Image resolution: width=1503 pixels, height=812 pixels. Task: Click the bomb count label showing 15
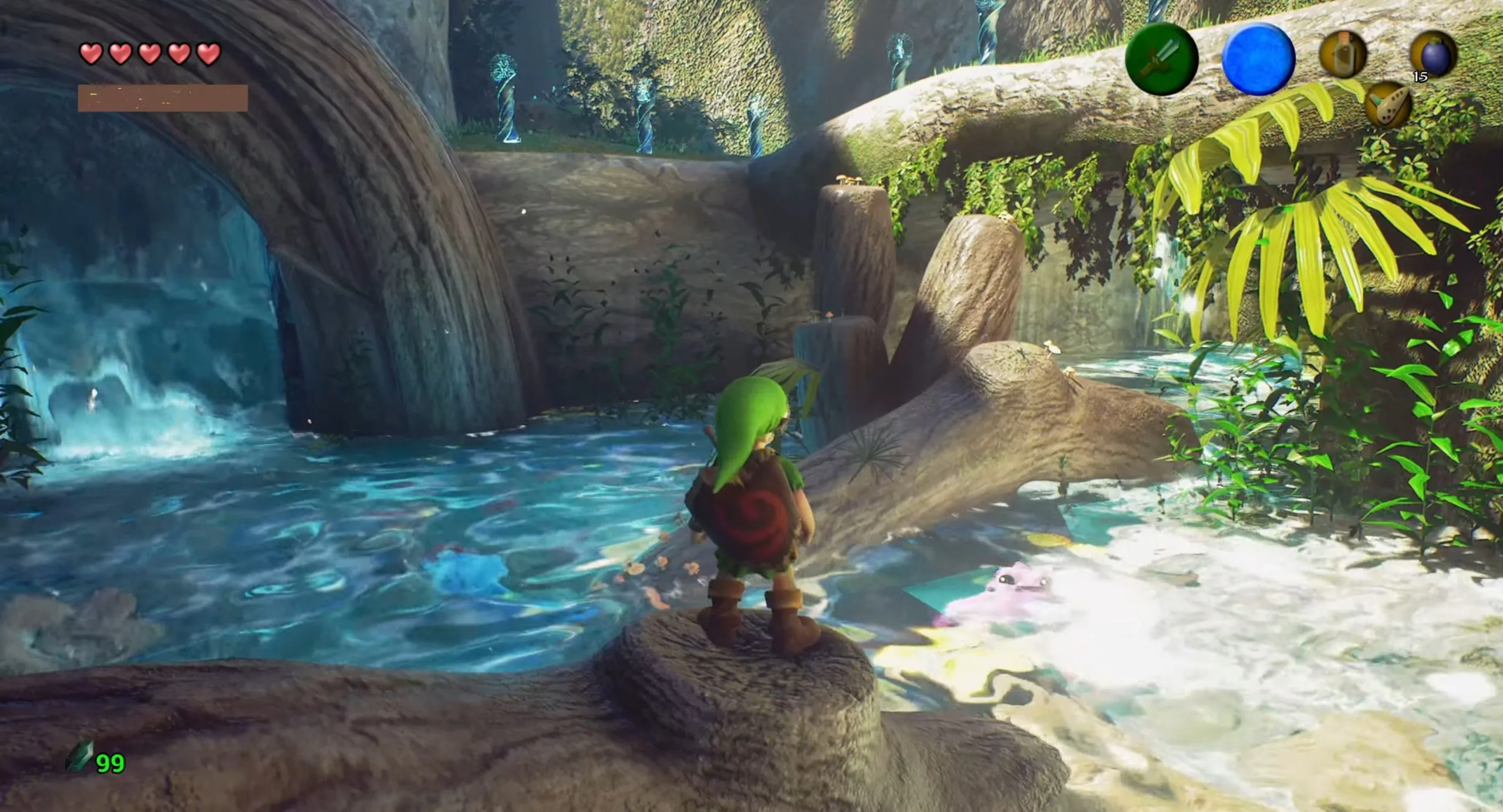1421,77
